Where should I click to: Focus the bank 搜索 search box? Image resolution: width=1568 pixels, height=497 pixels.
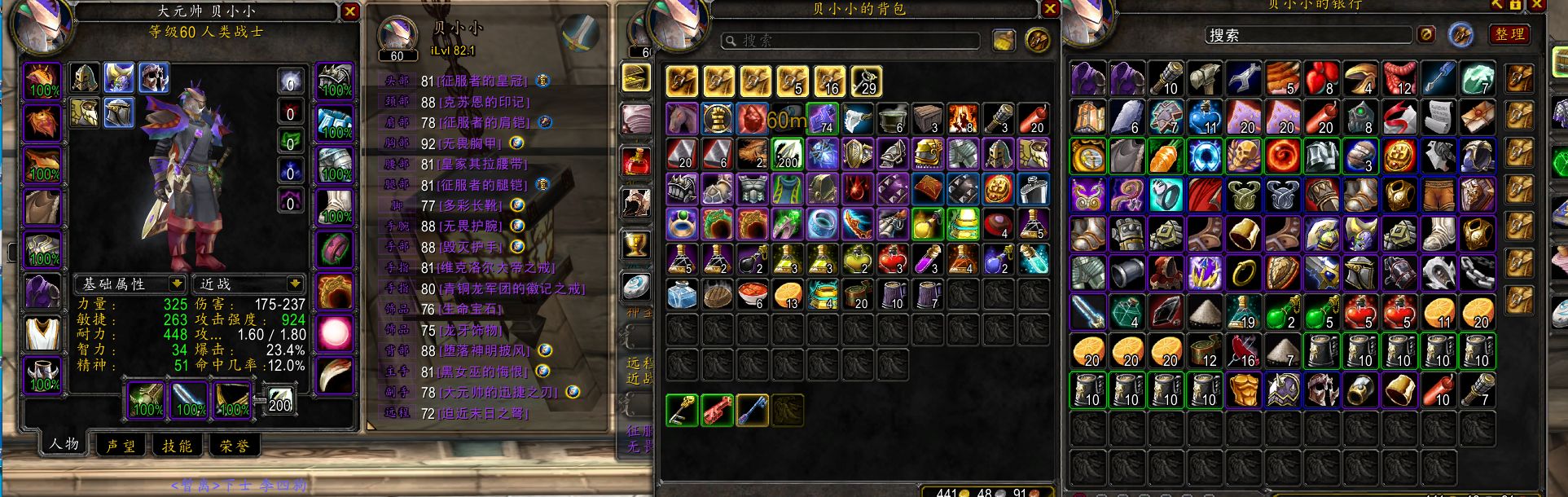(x=1307, y=35)
